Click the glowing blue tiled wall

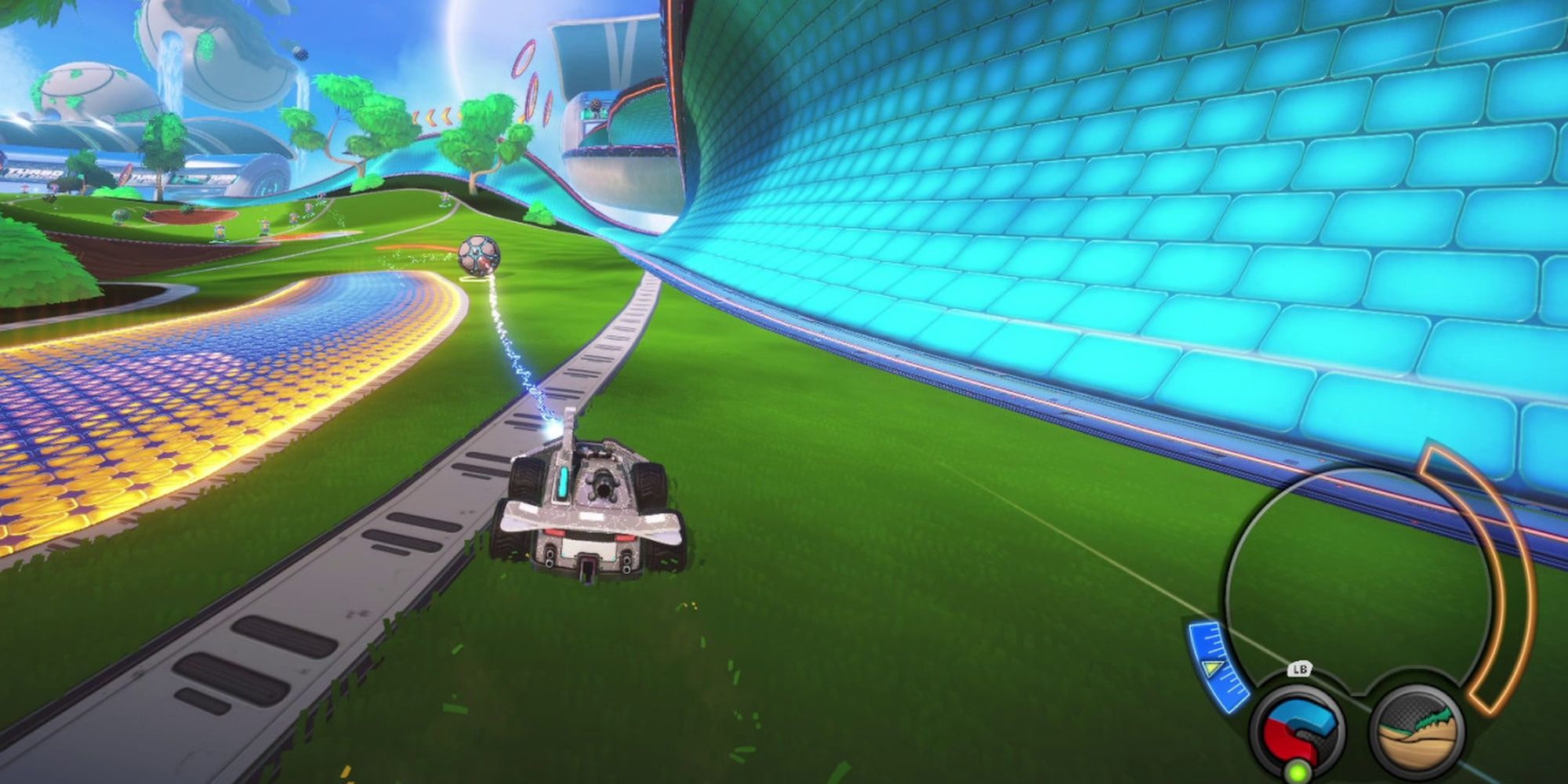(1176, 235)
